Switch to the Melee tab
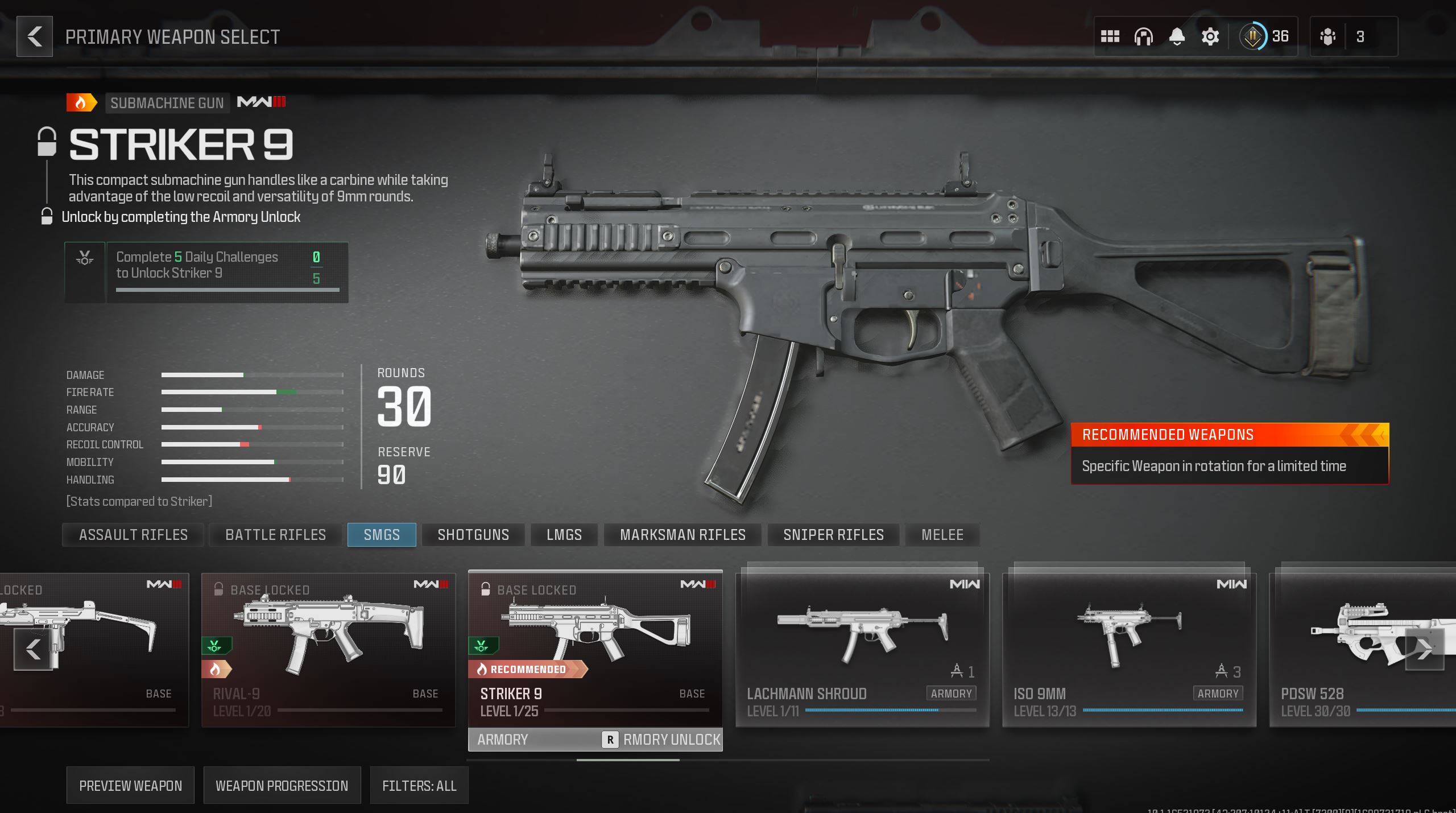This screenshot has height=813, width=1456. click(942, 535)
